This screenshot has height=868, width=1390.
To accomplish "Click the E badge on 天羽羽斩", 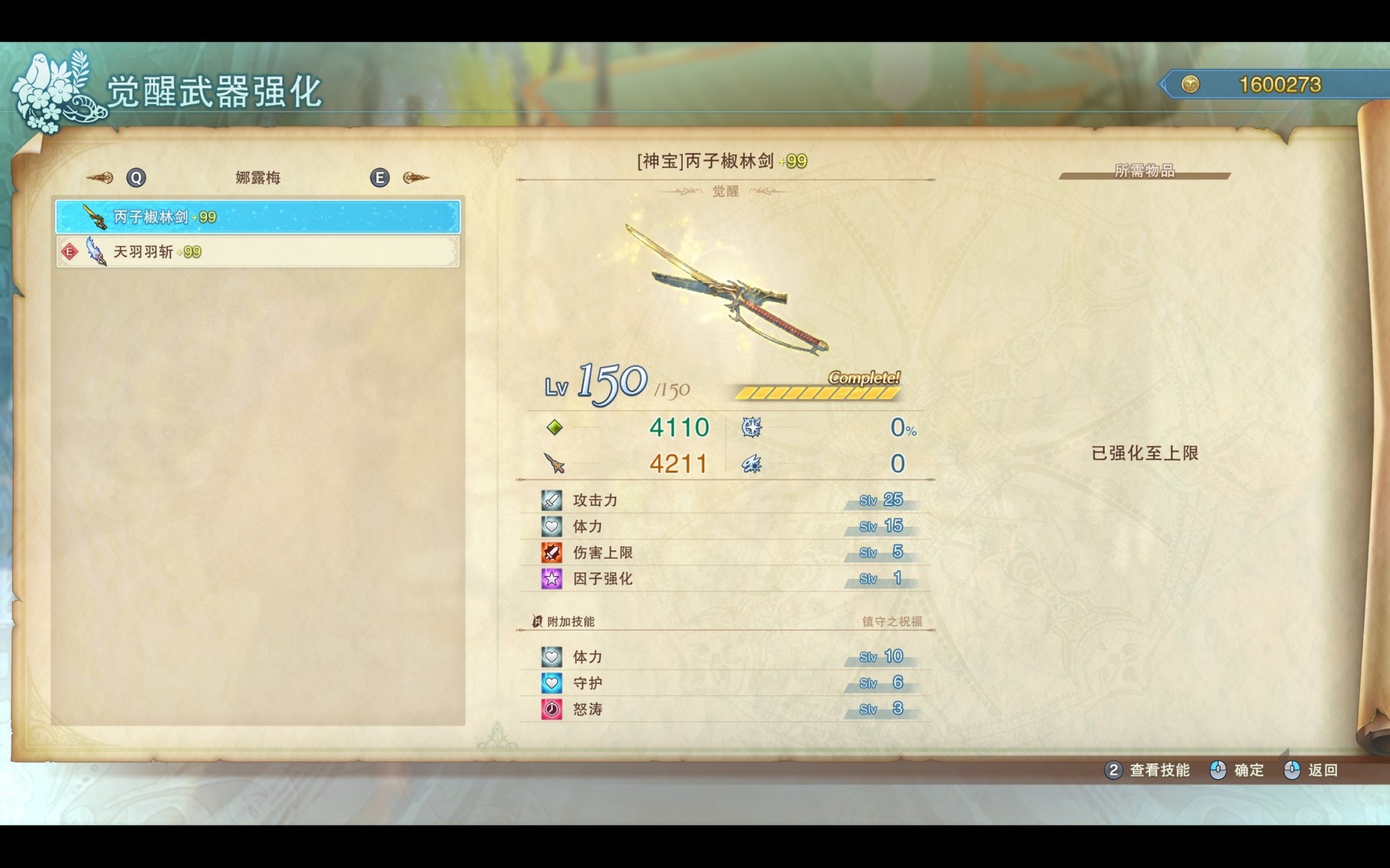I will pyautogui.click(x=69, y=252).
